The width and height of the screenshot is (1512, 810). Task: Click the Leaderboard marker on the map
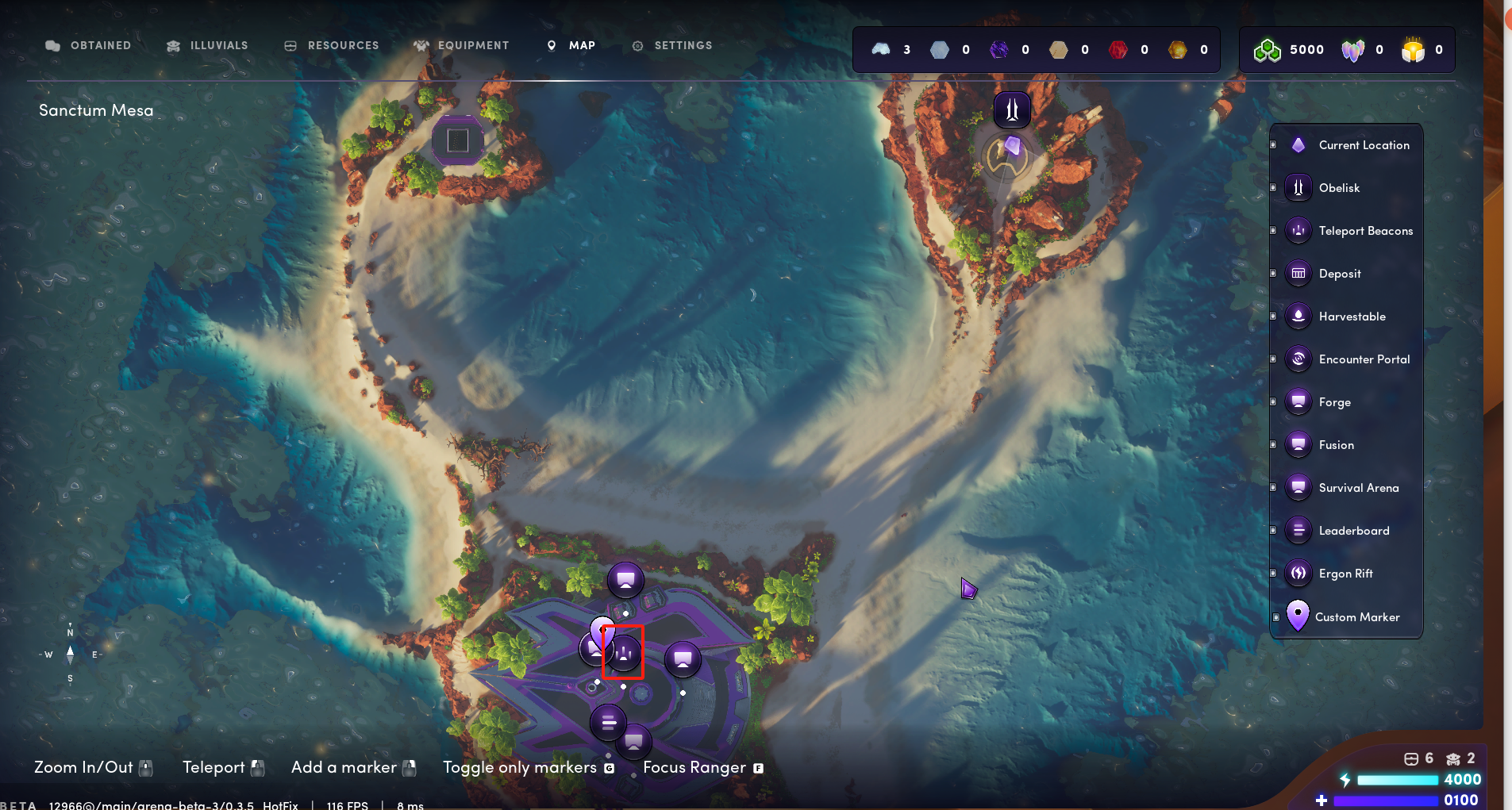click(x=608, y=723)
